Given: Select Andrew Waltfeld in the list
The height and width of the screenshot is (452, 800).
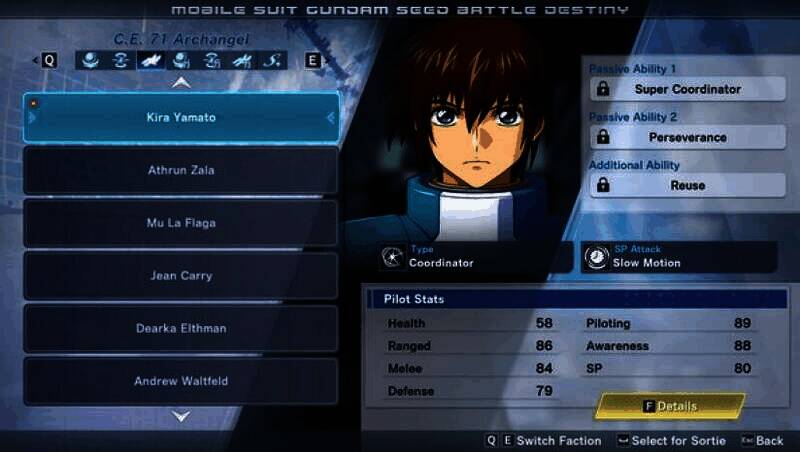Looking at the screenshot, I should (181, 381).
